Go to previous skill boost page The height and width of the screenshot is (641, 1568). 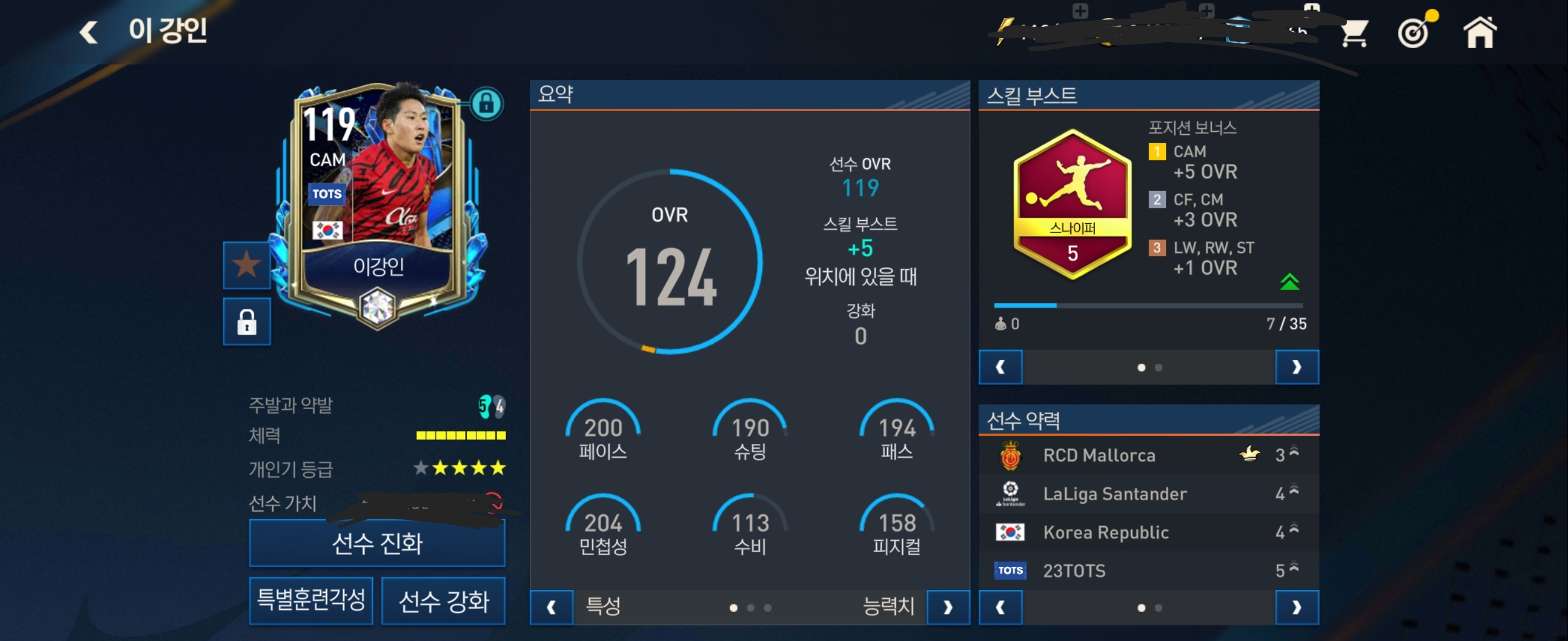1000,367
